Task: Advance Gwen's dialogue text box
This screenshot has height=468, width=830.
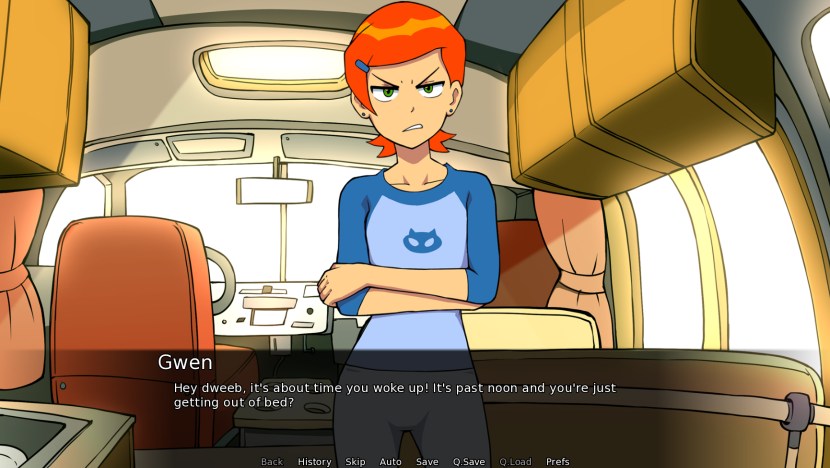Action: click(x=415, y=395)
